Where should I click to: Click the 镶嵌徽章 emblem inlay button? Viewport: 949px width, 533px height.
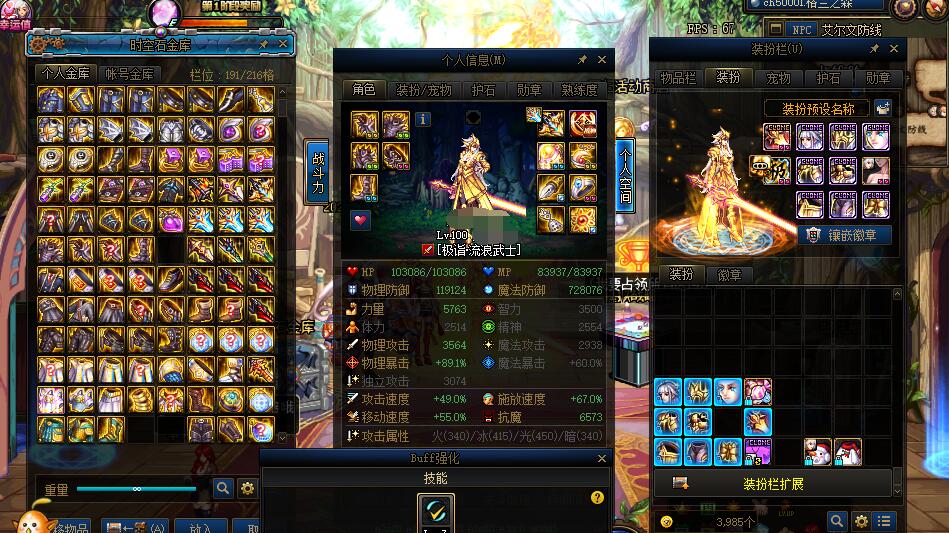844,235
